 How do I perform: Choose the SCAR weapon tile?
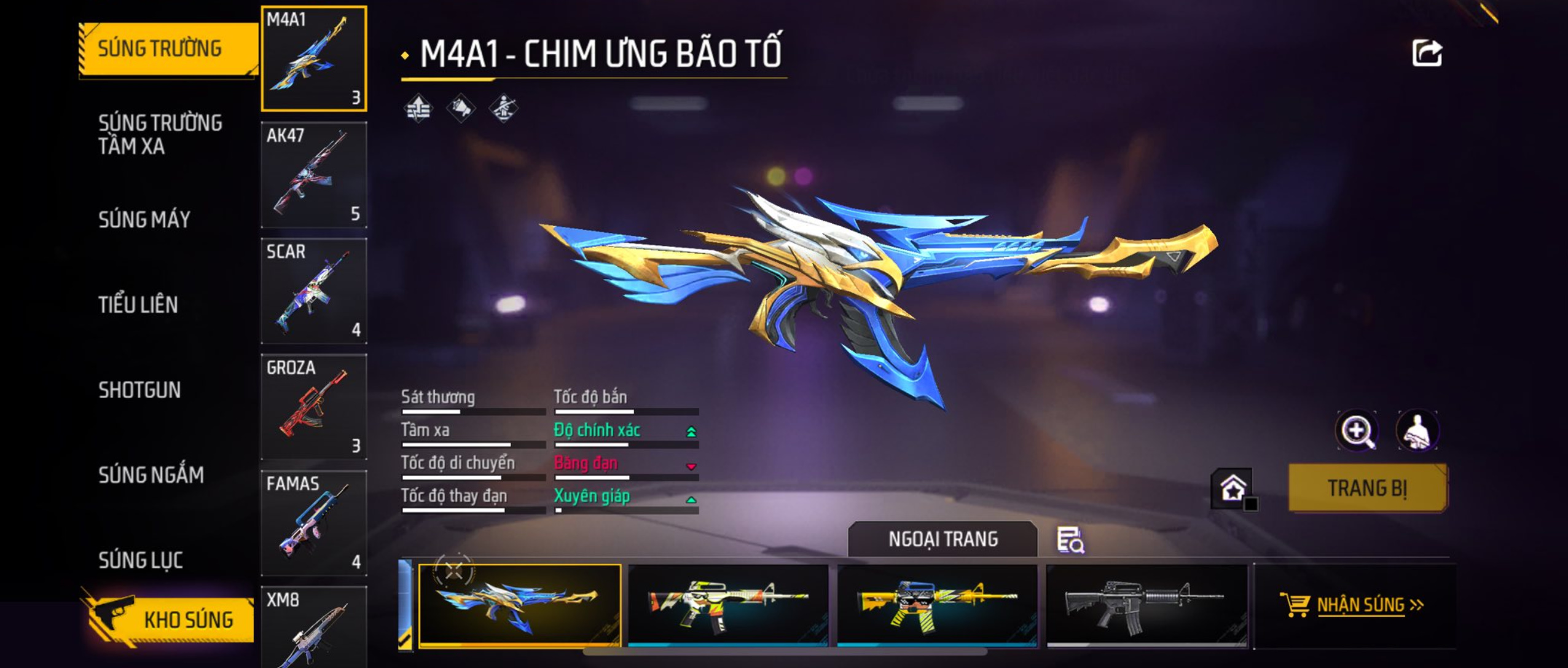[314, 291]
